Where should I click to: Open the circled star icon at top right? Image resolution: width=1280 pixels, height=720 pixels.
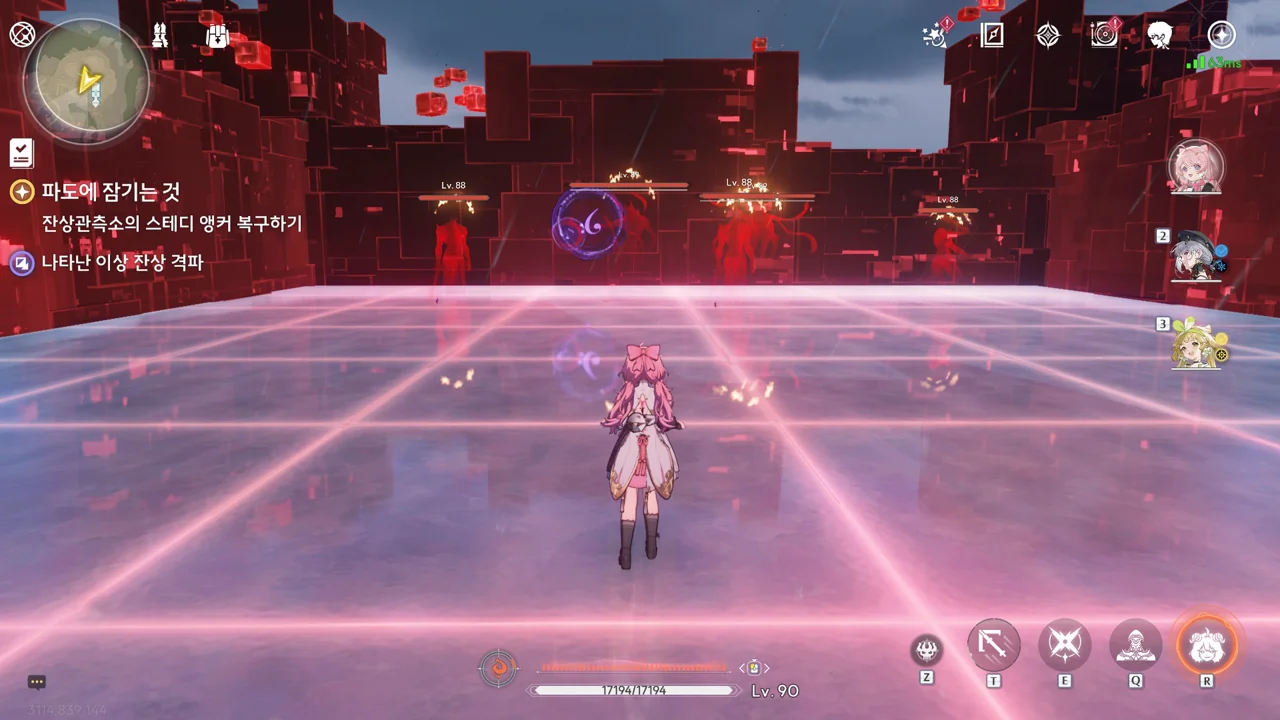(x=1221, y=35)
